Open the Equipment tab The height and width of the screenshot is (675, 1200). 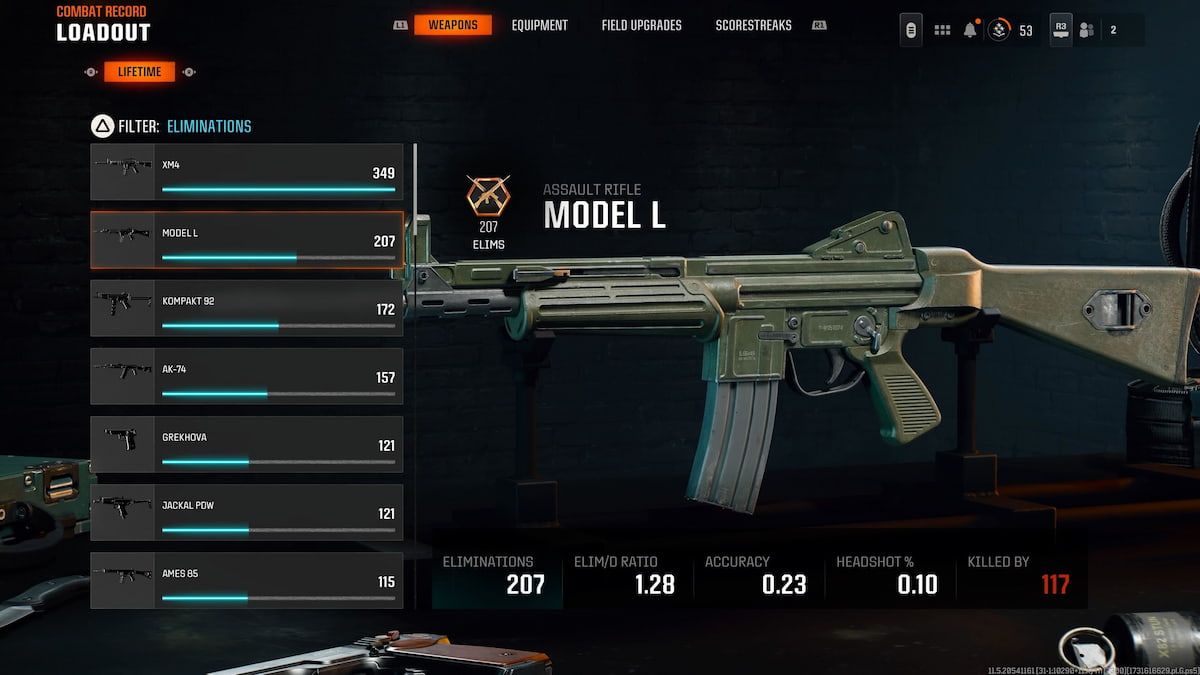[539, 25]
